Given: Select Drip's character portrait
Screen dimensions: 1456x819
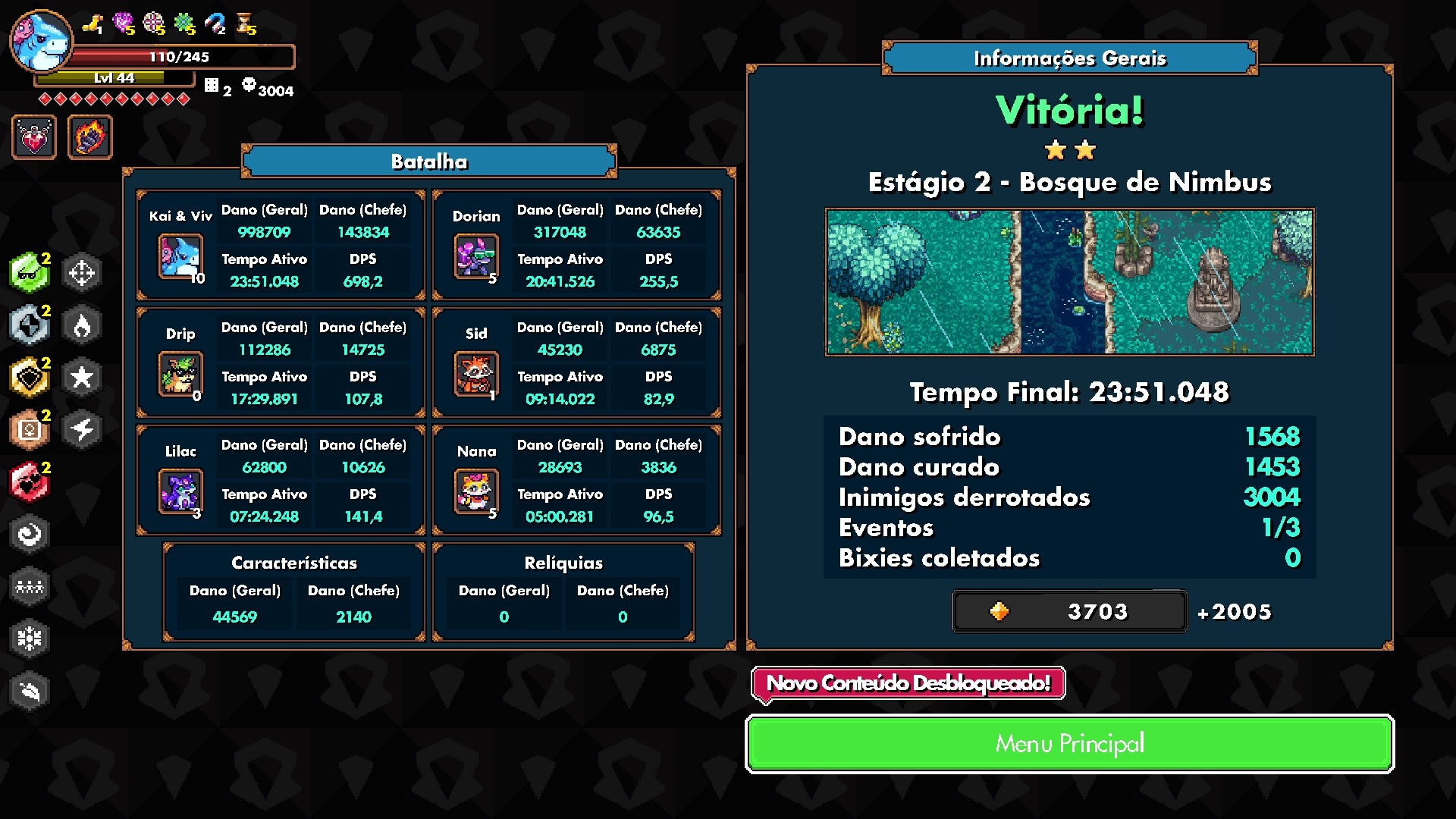Looking at the screenshot, I should 180,374.
